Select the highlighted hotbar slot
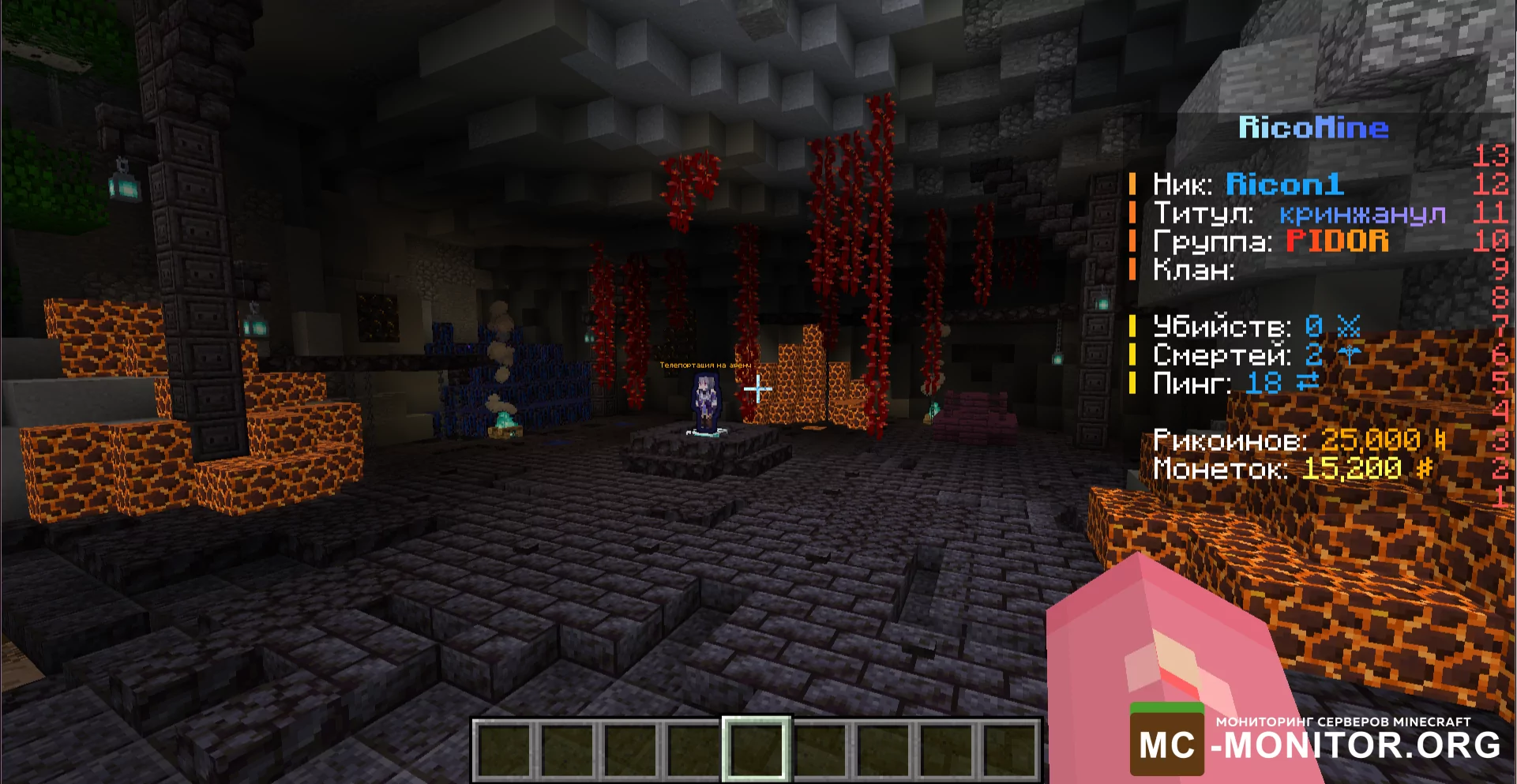Screen dimensions: 1517x784 756,748
